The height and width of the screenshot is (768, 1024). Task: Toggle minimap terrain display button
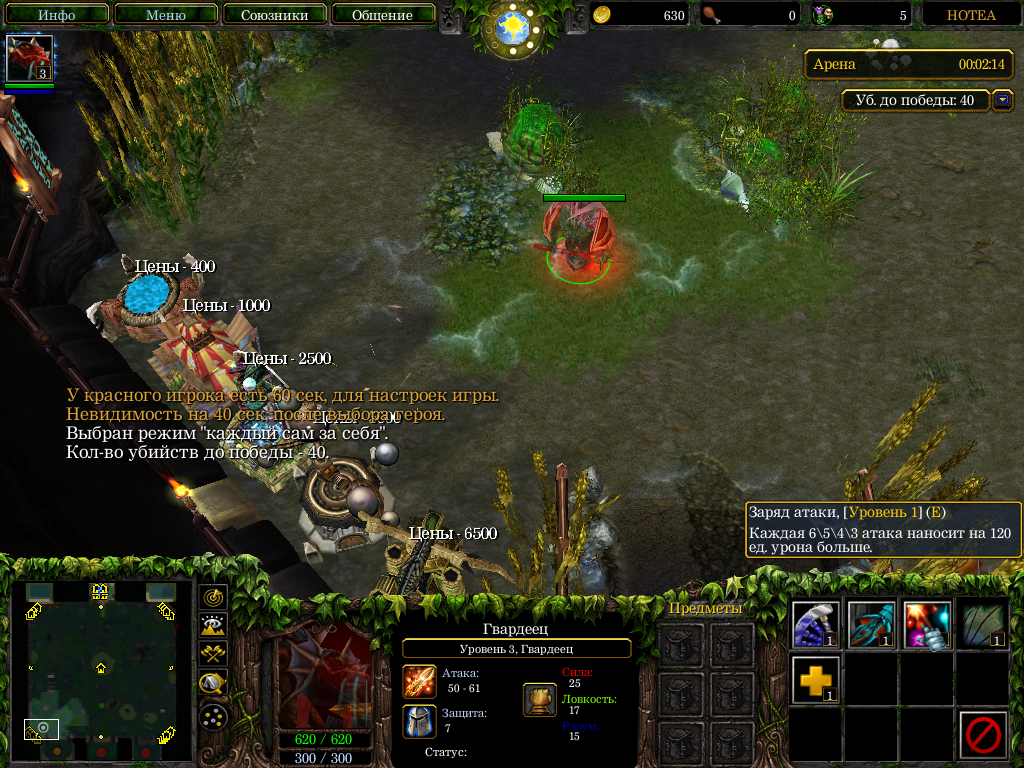[214, 626]
